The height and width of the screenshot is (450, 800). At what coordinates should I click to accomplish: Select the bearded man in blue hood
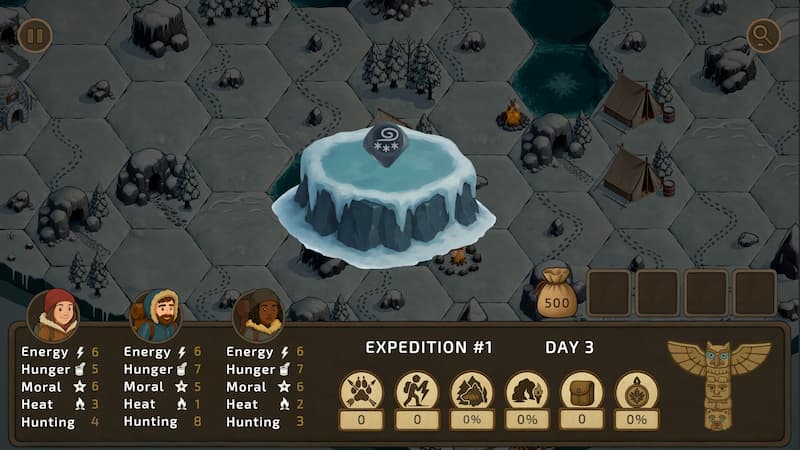156,316
